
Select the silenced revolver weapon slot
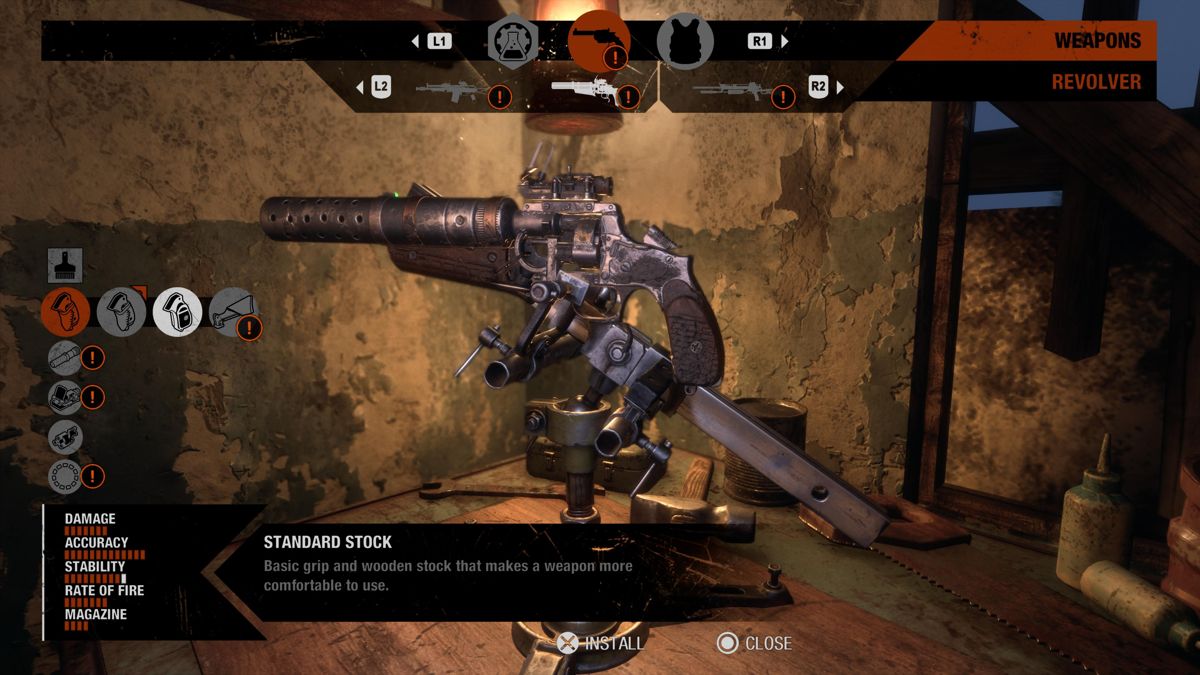point(585,91)
